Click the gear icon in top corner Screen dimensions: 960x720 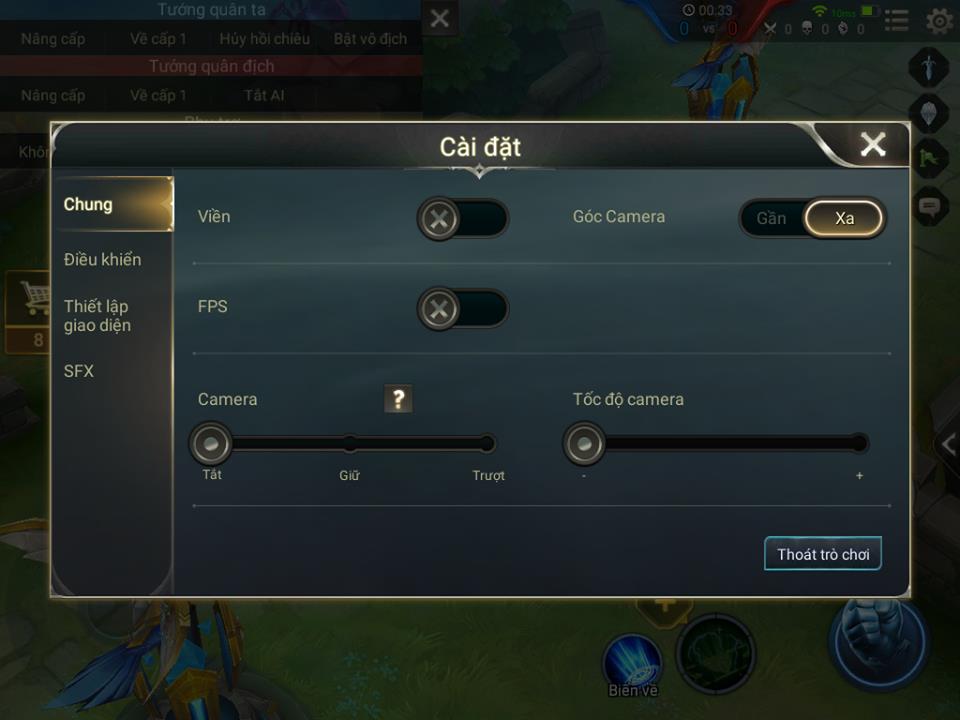[938, 20]
